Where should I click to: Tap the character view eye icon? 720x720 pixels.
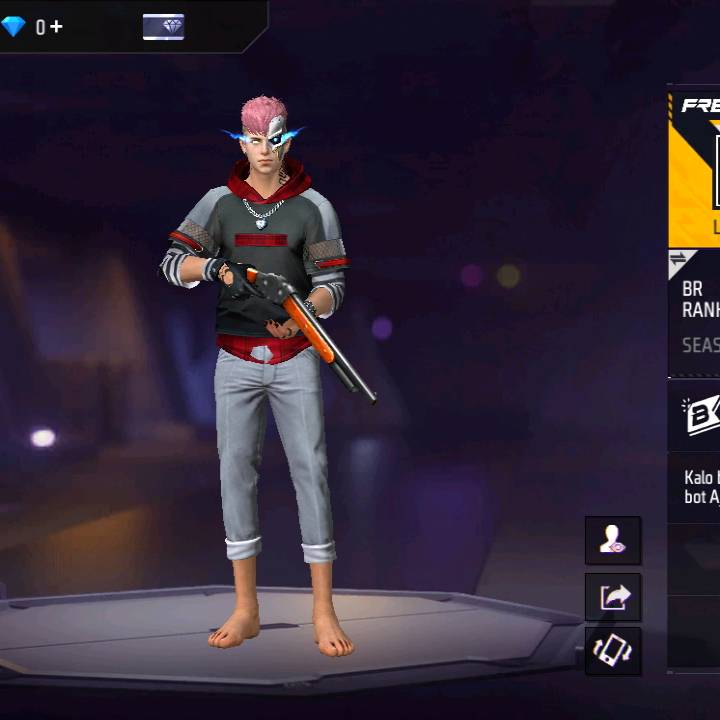[x=613, y=541]
